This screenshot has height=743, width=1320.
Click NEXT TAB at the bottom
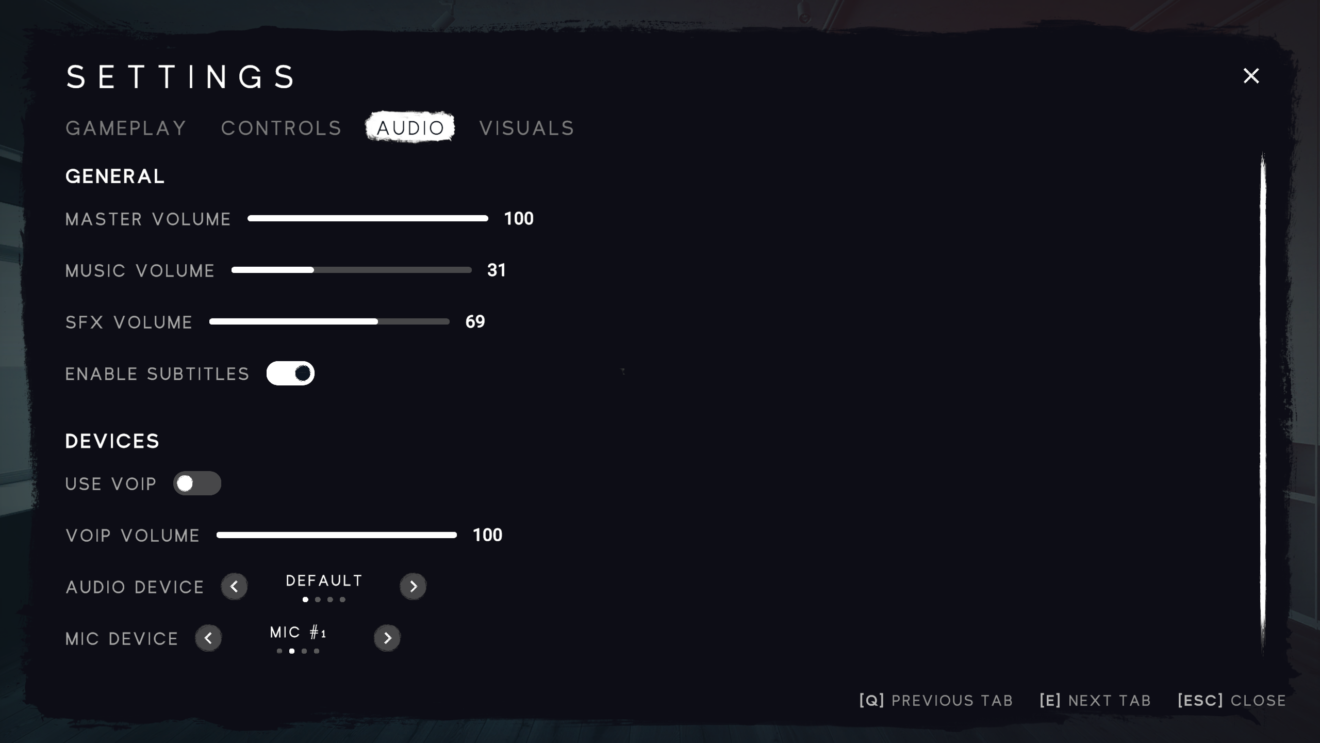click(1094, 700)
